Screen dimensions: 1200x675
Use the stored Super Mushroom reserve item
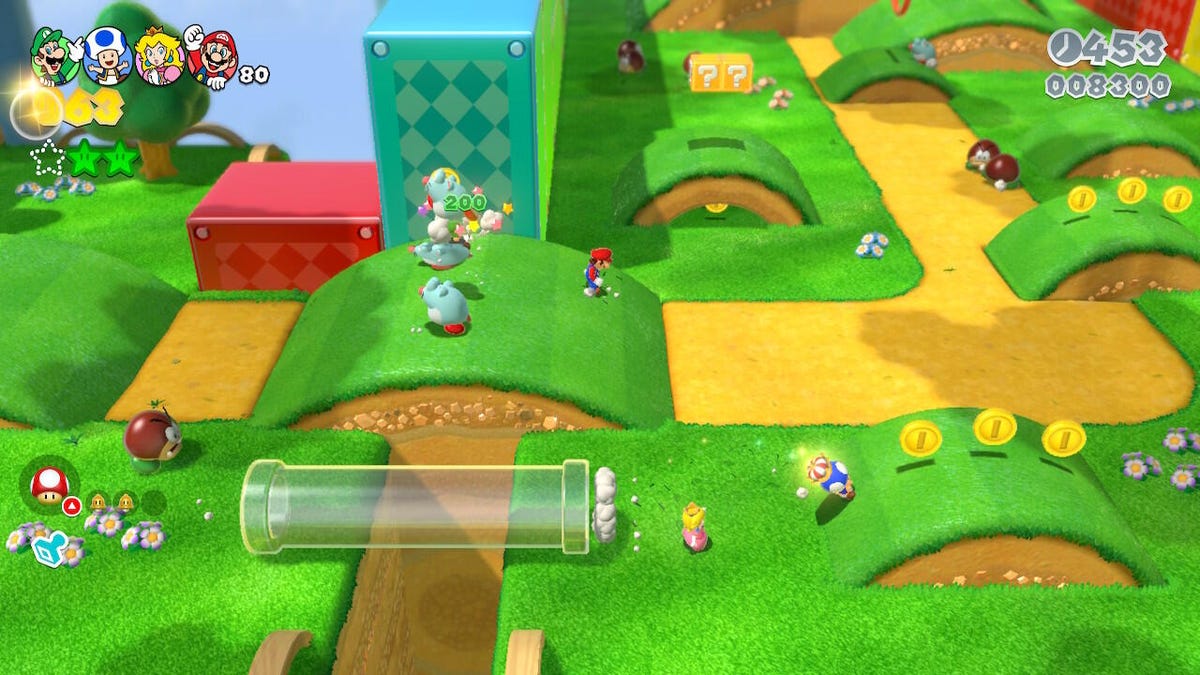pyautogui.click(x=49, y=486)
